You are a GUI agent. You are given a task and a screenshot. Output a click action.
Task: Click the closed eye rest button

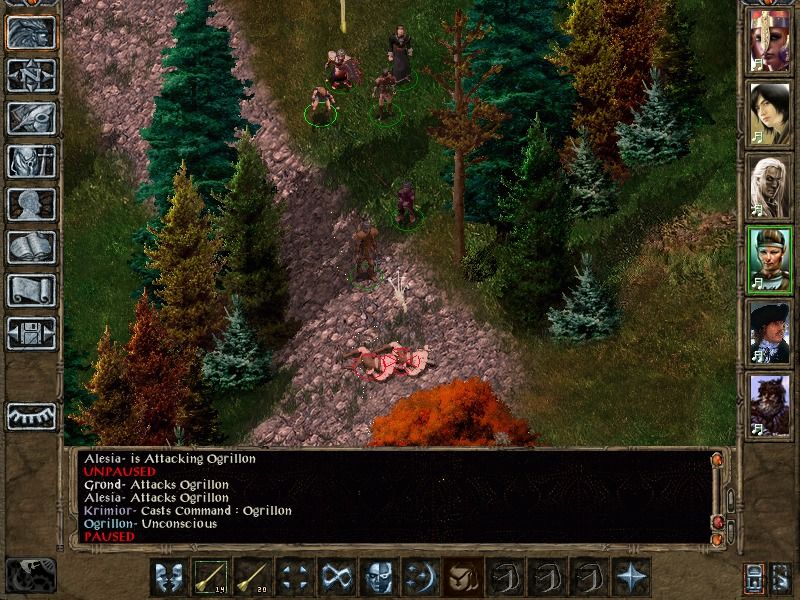coord(31,414)
